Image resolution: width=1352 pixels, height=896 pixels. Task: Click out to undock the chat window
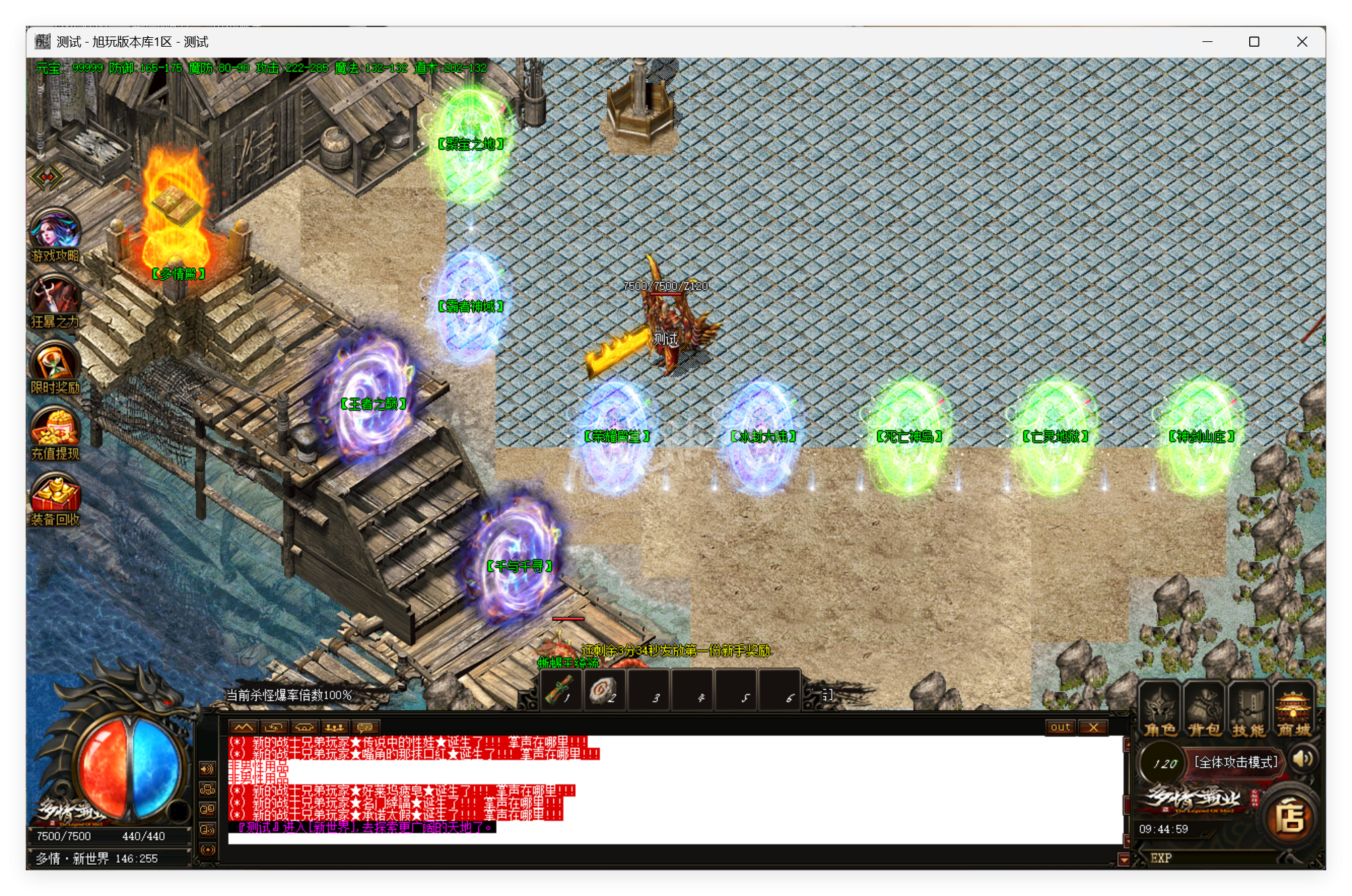click(x=1060, y=727)
